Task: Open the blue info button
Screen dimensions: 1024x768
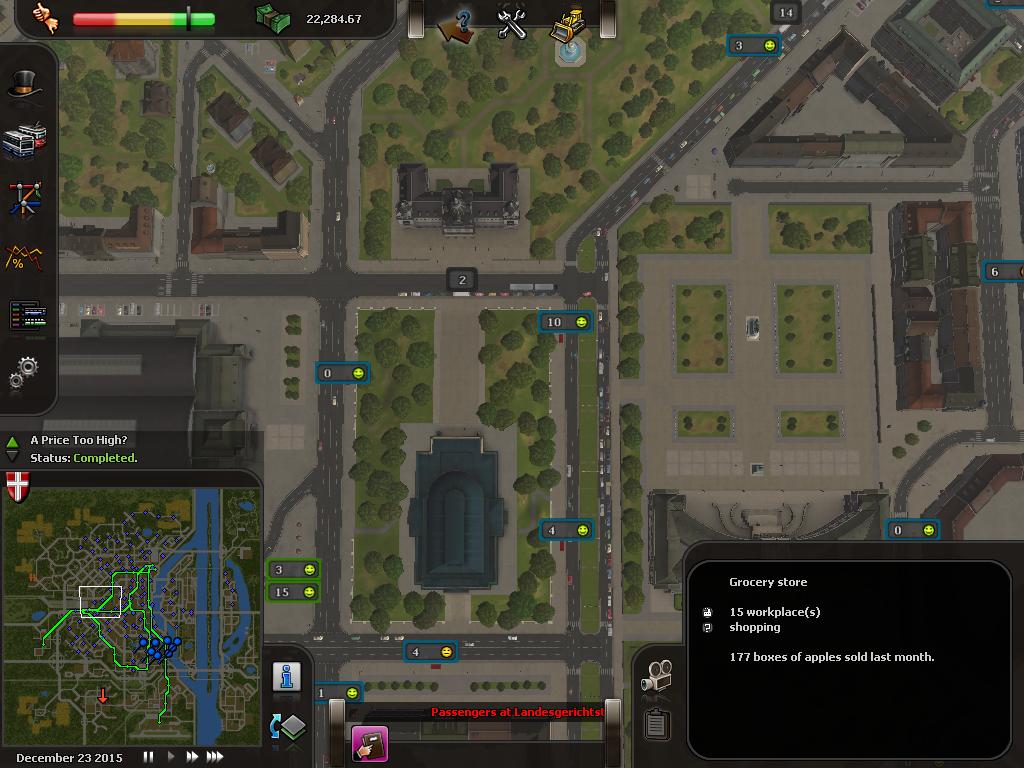Action: [x=287, y=677]
